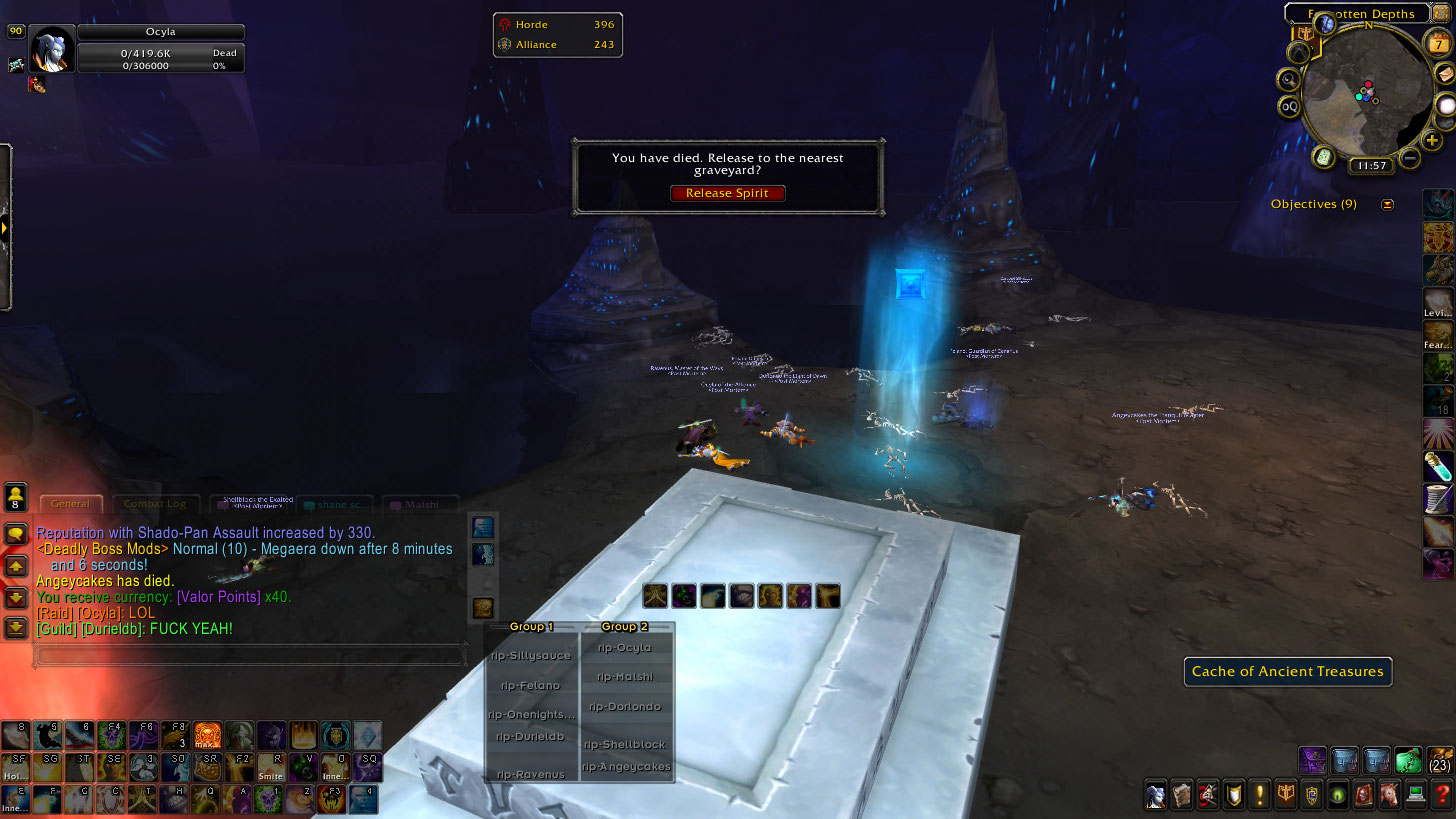
Task: Zoom in on the minimap
Action: tap(1432, 141)
